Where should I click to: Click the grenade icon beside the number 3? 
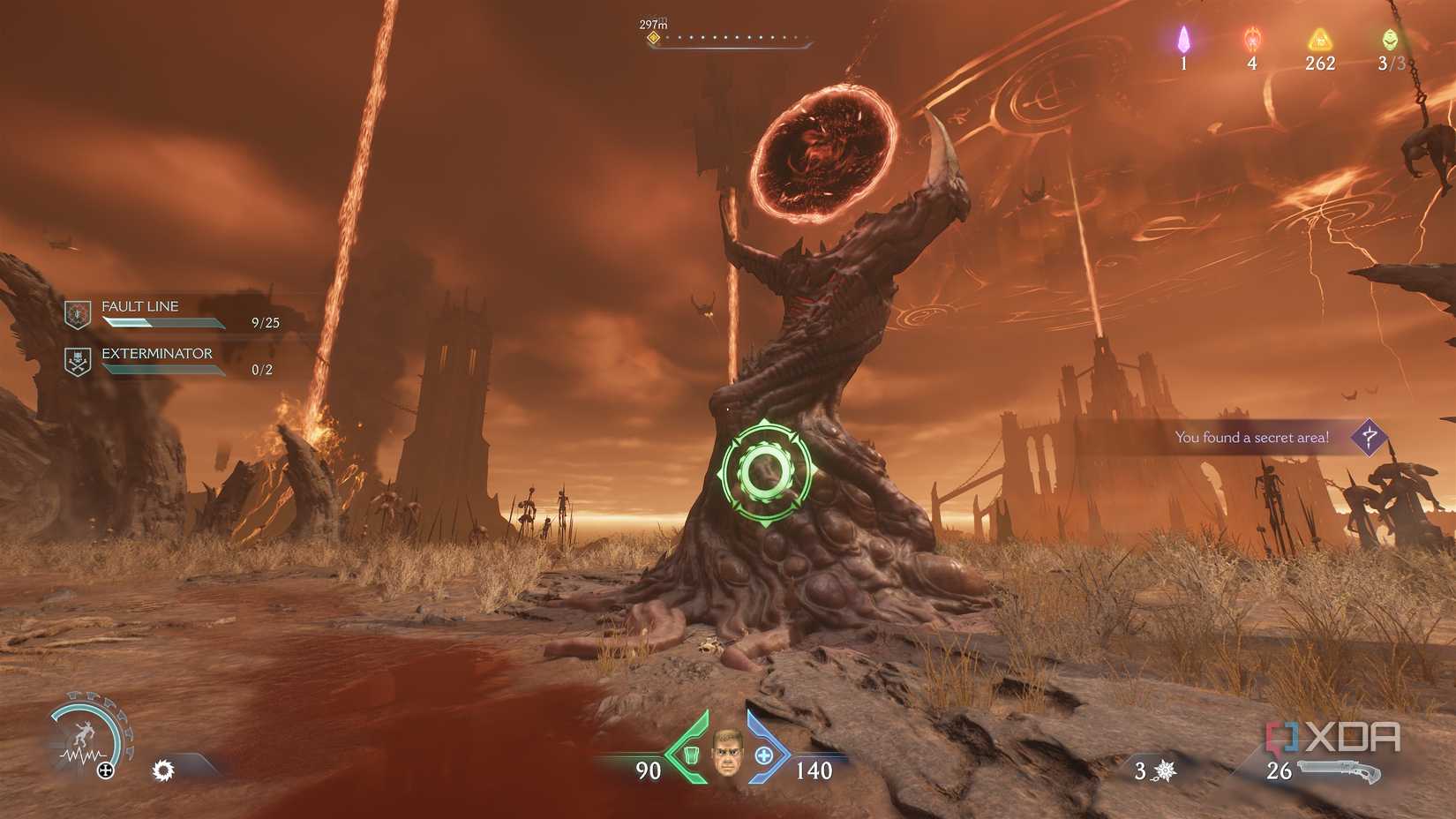(x=1166, y=770)
